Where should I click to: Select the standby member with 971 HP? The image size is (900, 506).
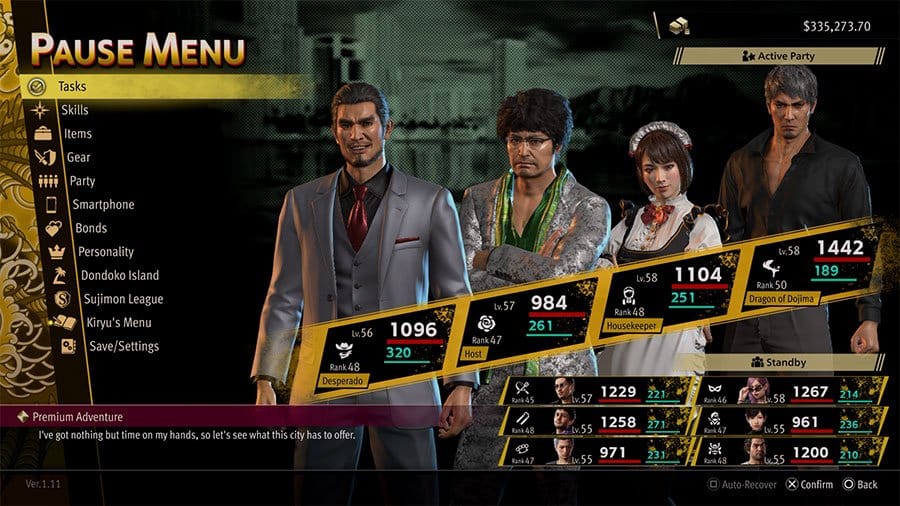click(594, 452)
